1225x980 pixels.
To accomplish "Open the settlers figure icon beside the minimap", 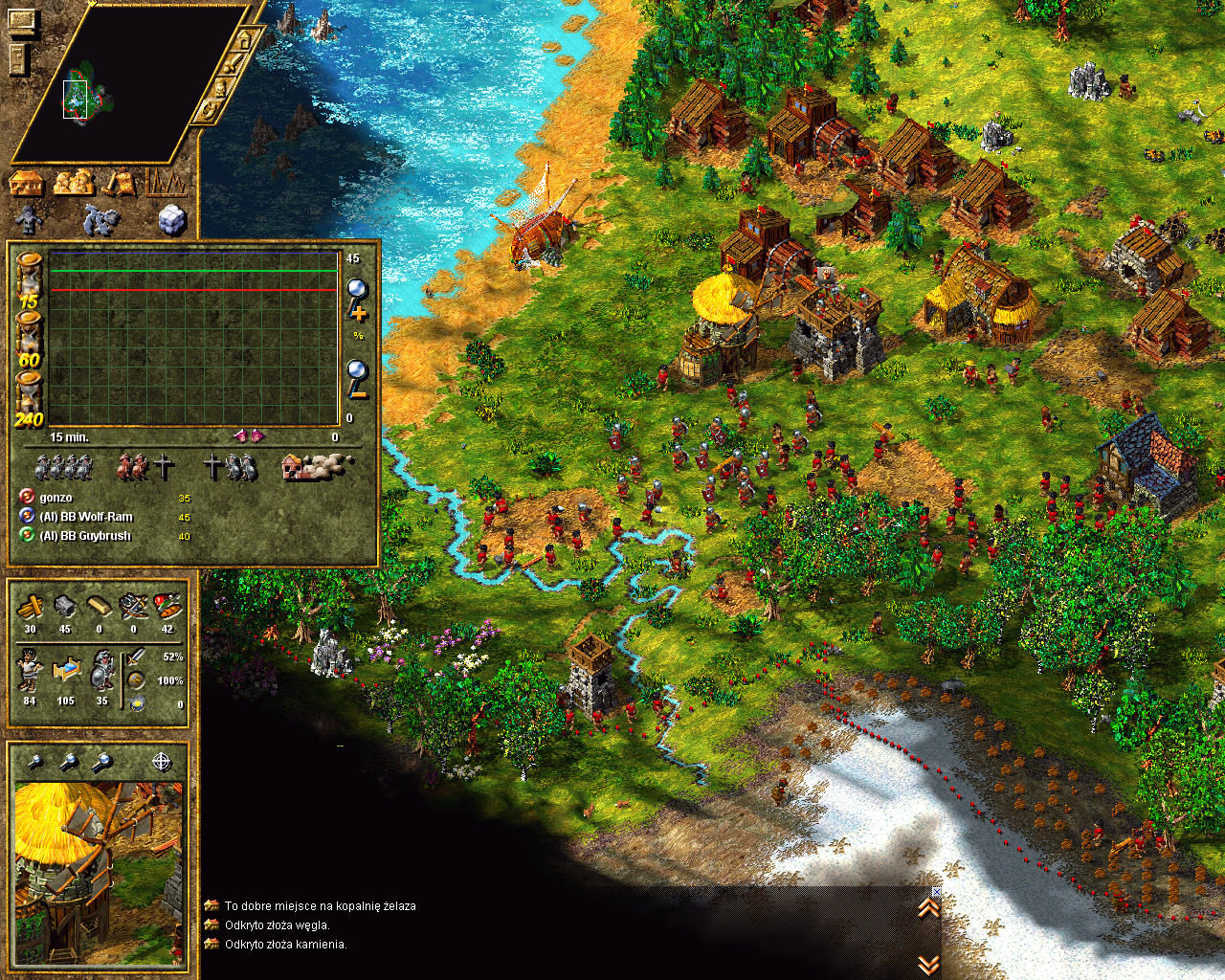I will (x=27, y=220).
